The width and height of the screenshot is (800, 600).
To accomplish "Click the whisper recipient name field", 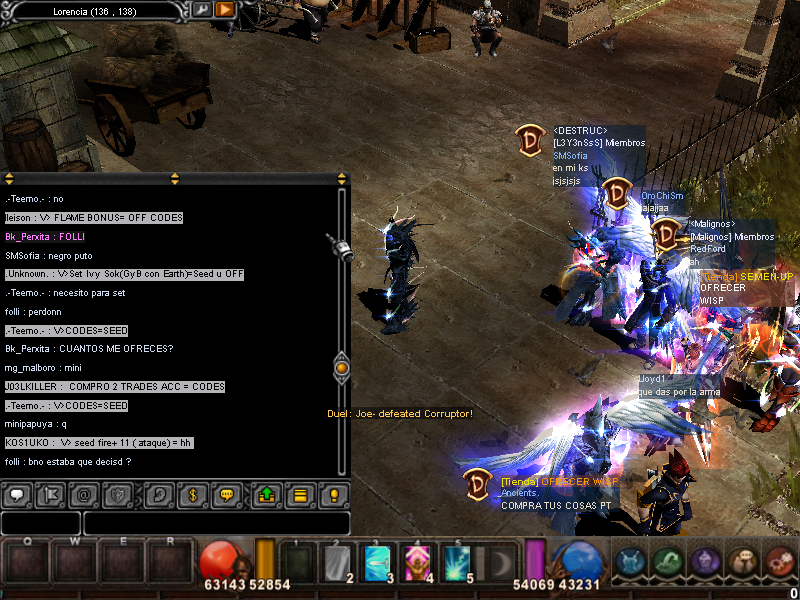I will (41, 523).
